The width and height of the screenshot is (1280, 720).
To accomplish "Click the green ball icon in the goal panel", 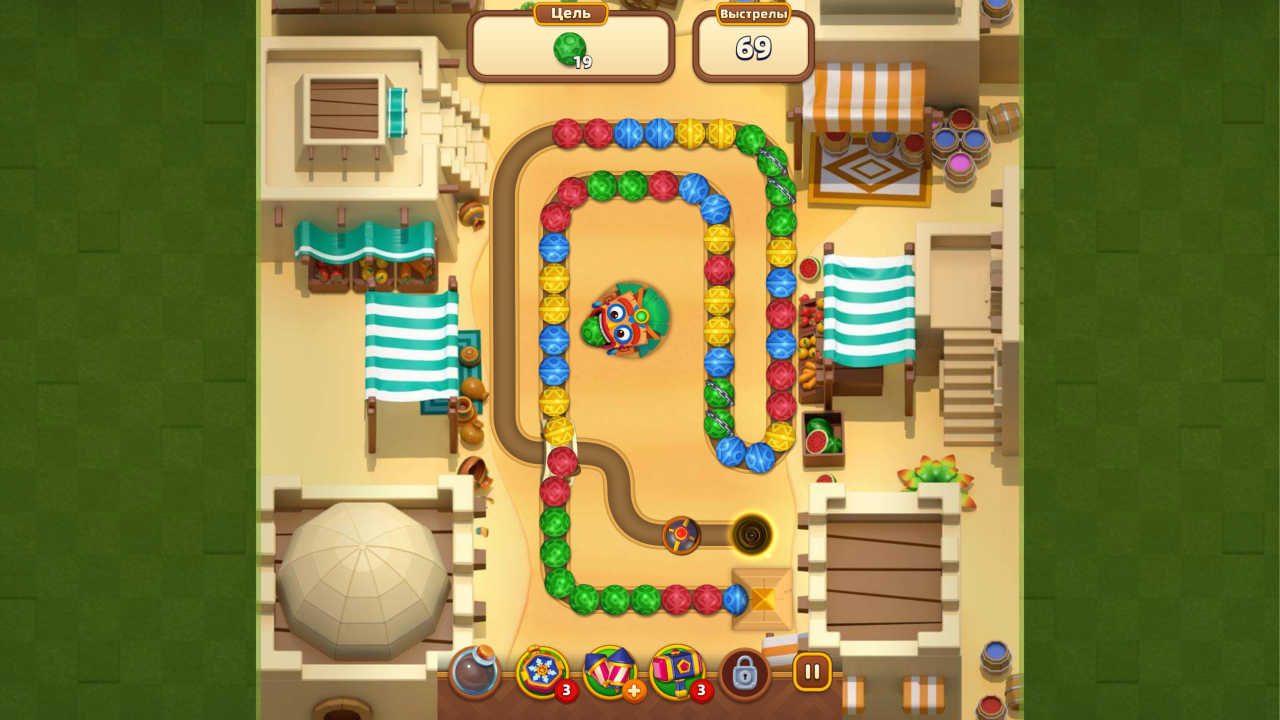I will coord(572,45).
